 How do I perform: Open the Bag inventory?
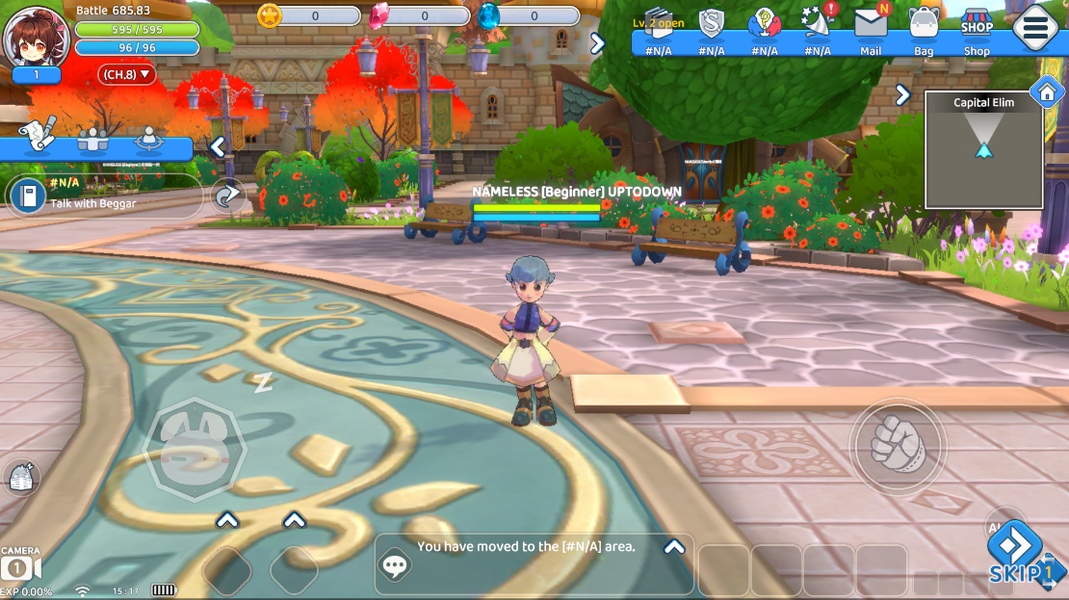pos(923,27)
